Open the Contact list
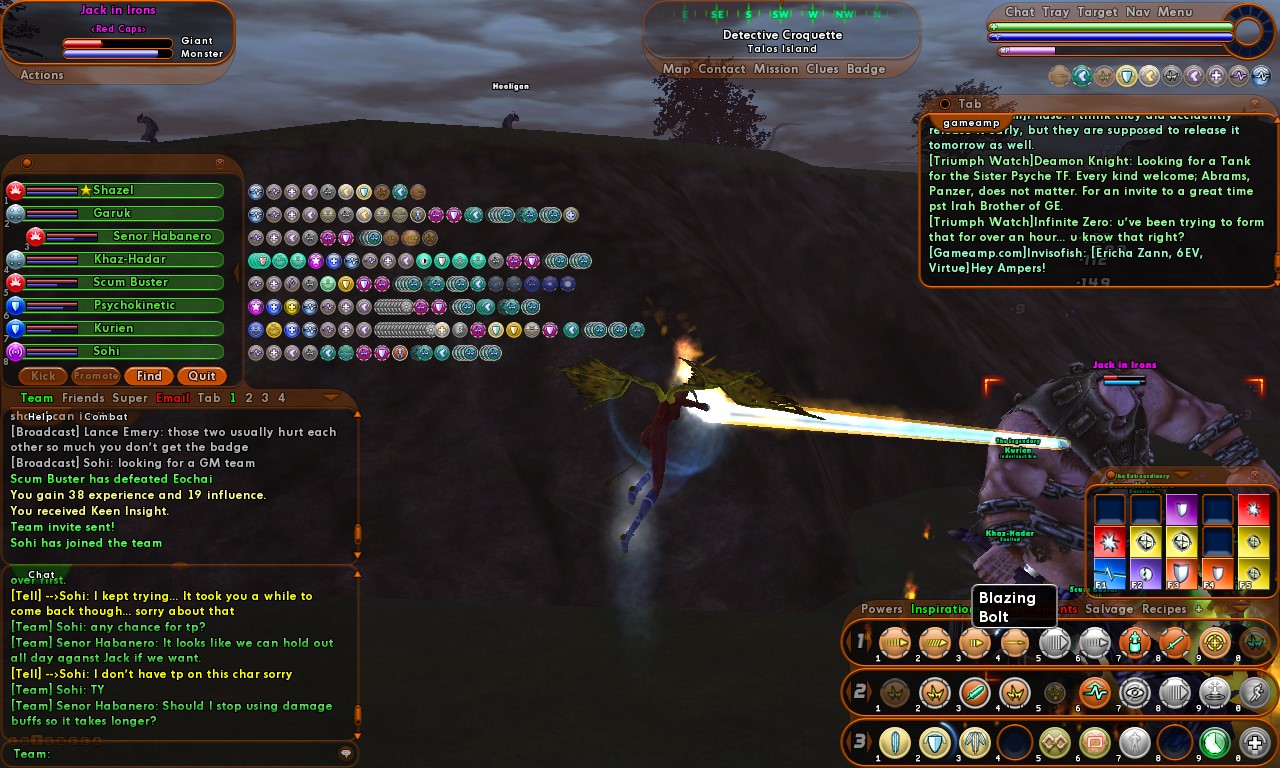This screenshot has height=768, width=1280. tap(722, 69)
